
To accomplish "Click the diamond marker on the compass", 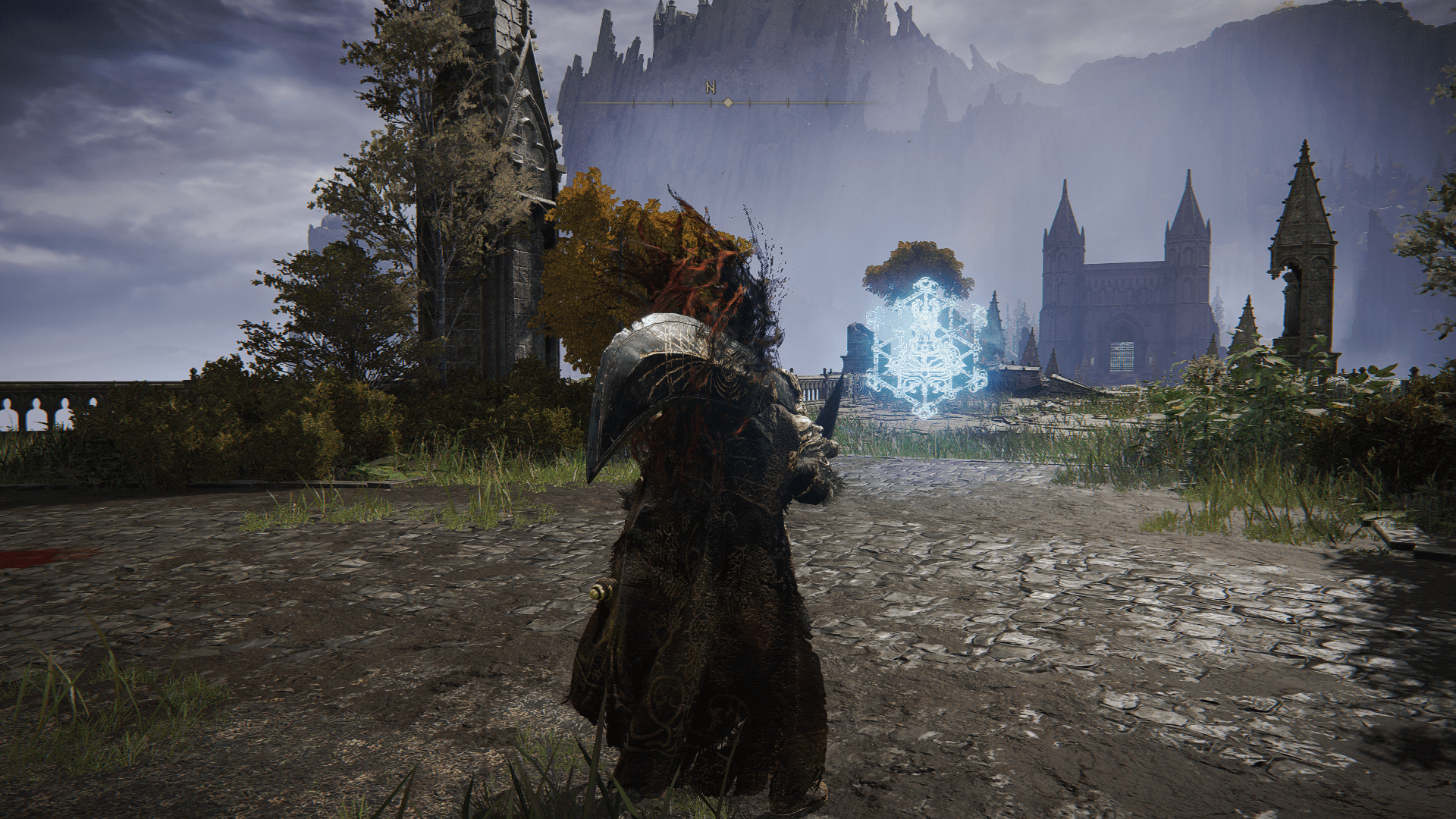I will pos(728,102).
